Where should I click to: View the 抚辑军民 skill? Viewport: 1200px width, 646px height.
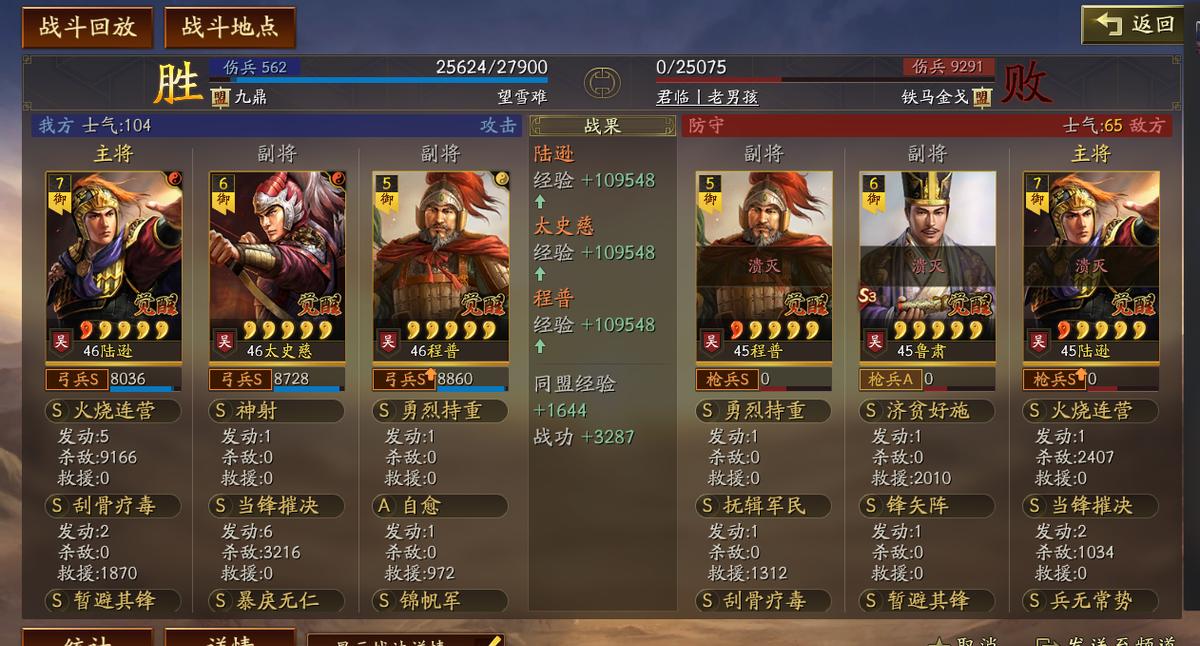pos(764,506)
